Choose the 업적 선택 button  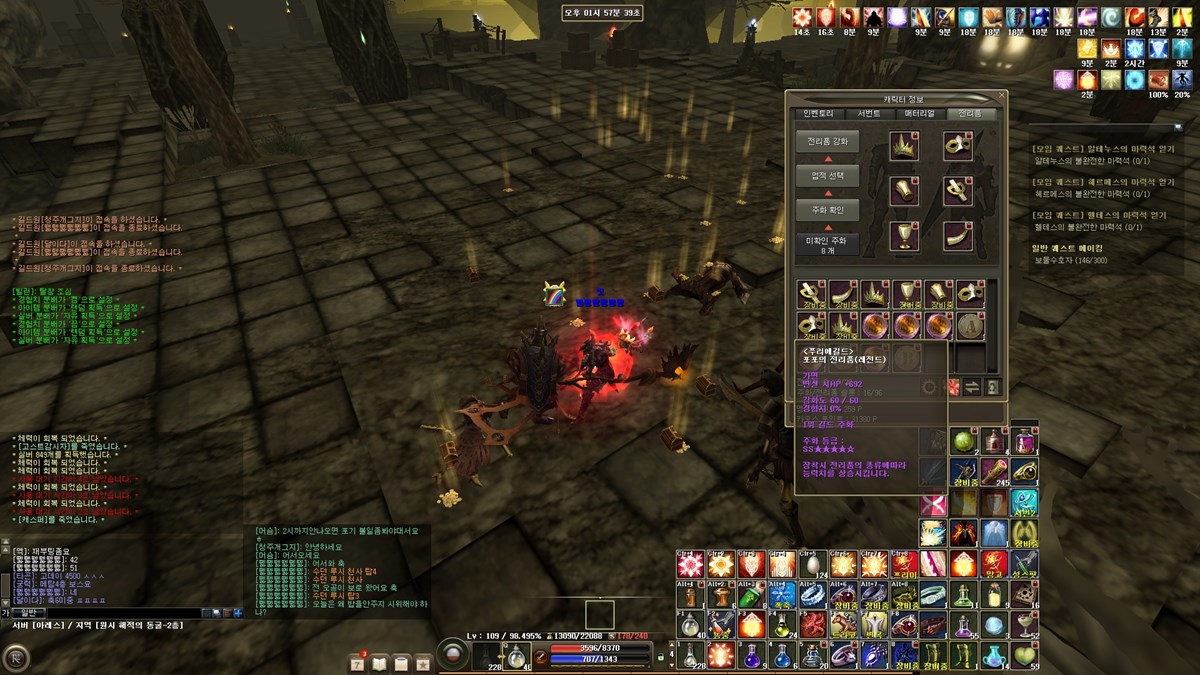pyautogui.click(x=827, y=176)
